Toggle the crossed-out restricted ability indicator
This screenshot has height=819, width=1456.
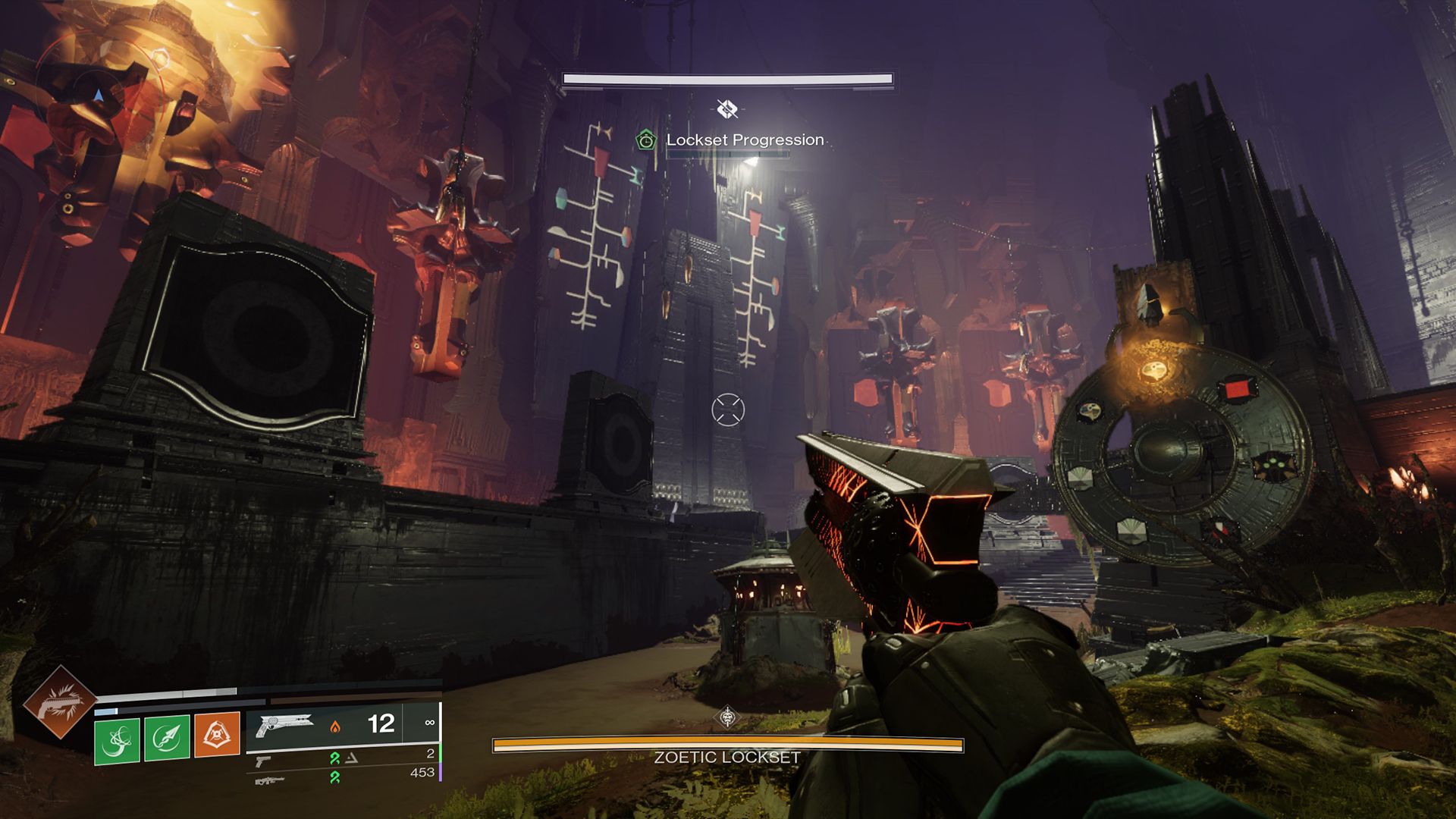click(727, 108)
